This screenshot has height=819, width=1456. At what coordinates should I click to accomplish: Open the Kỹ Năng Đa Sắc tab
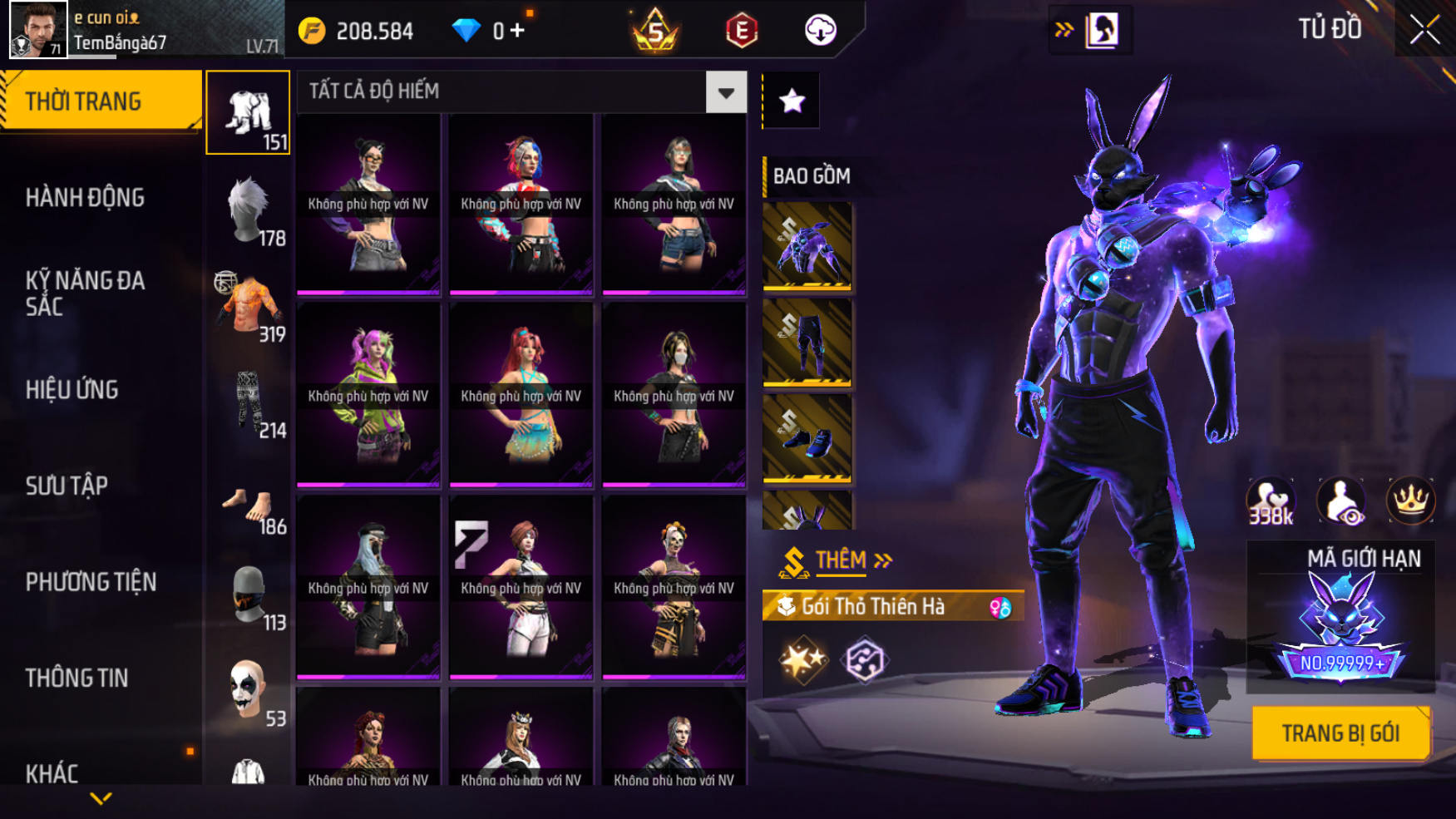coord(85,293)
